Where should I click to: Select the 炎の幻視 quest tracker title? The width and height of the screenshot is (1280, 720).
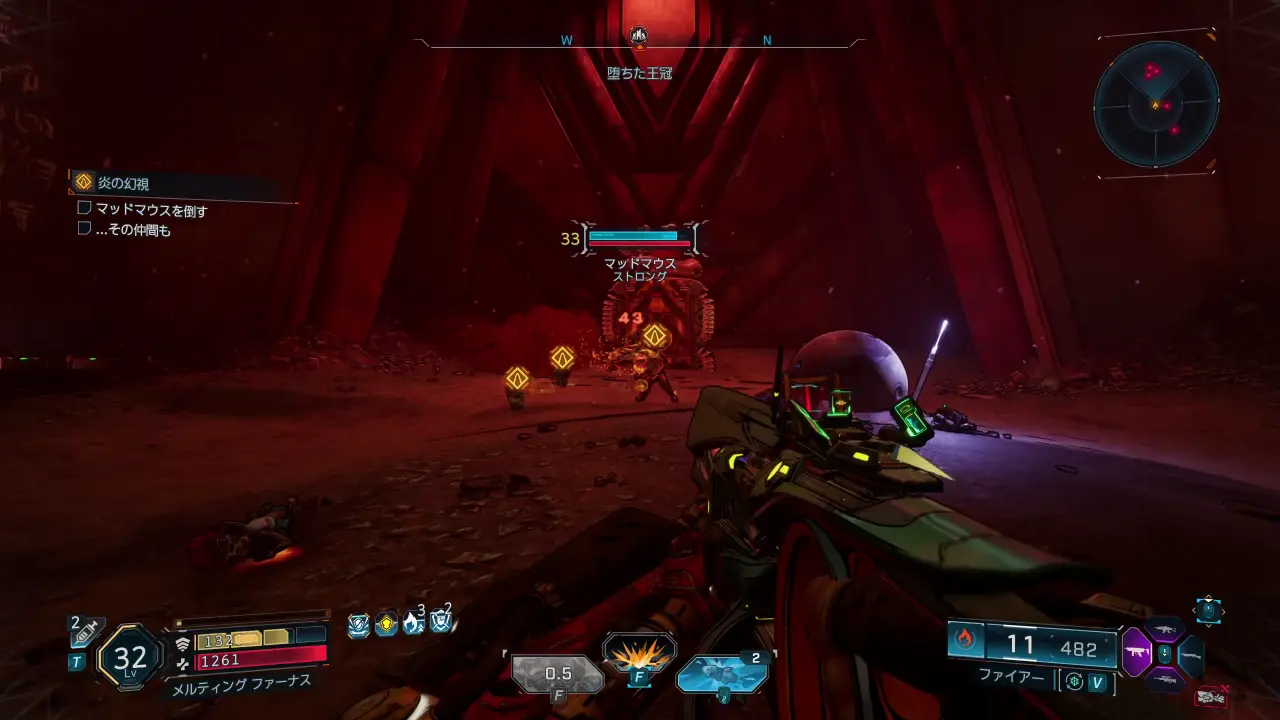pyautogui.click(x=136, y=183)
